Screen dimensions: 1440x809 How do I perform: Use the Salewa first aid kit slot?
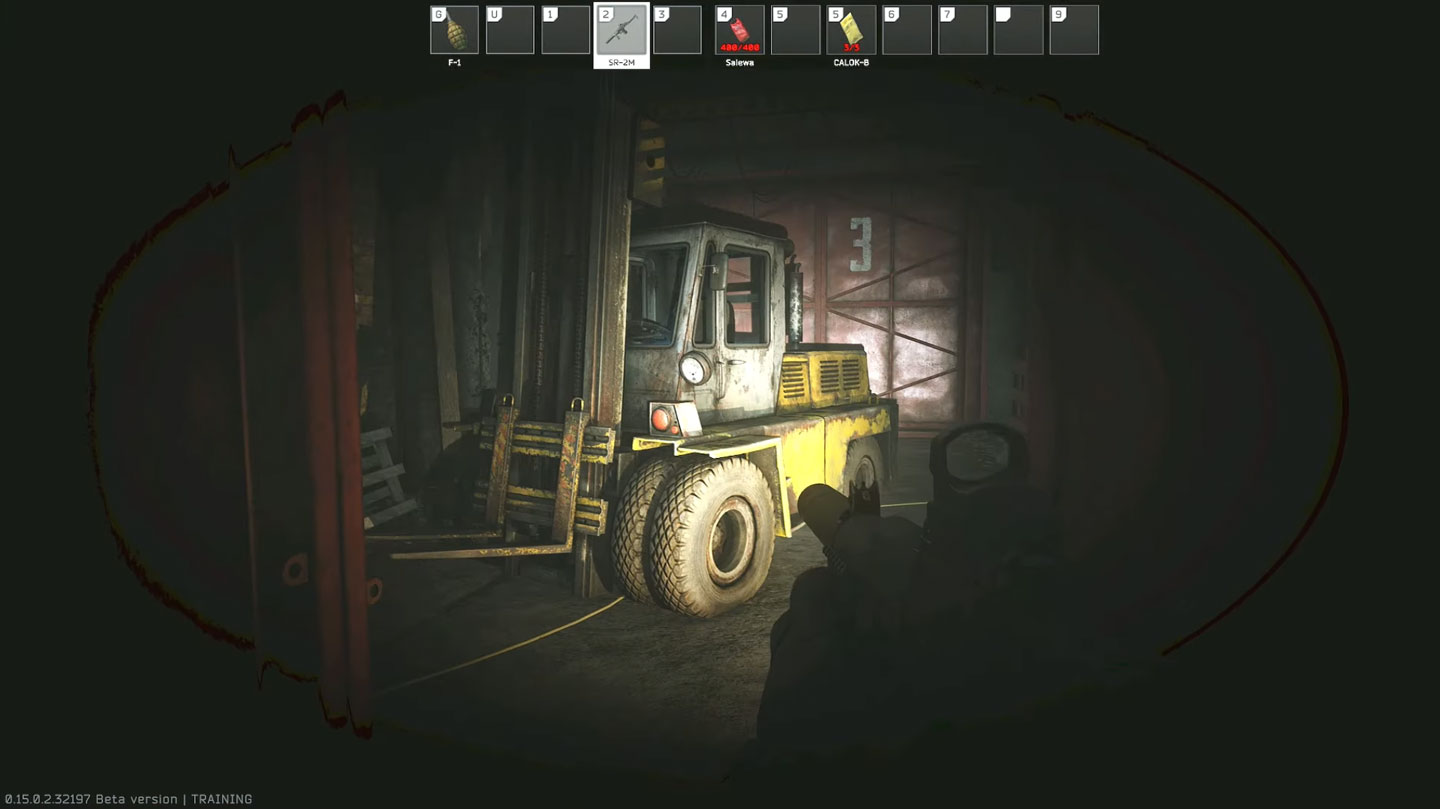[x=740, y=30]
